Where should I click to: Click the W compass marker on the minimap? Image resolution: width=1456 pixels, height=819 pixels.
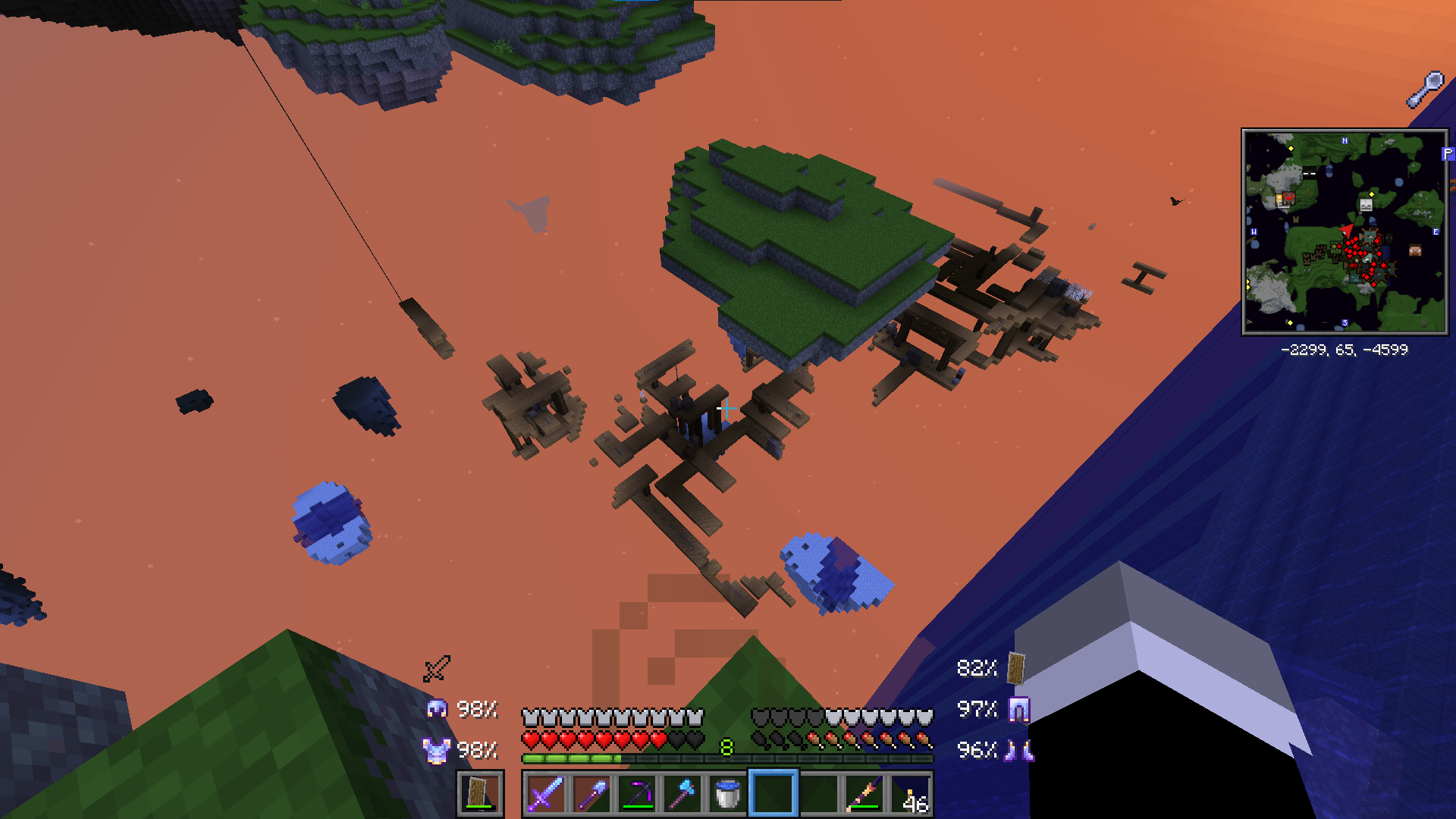[1254, 231]
